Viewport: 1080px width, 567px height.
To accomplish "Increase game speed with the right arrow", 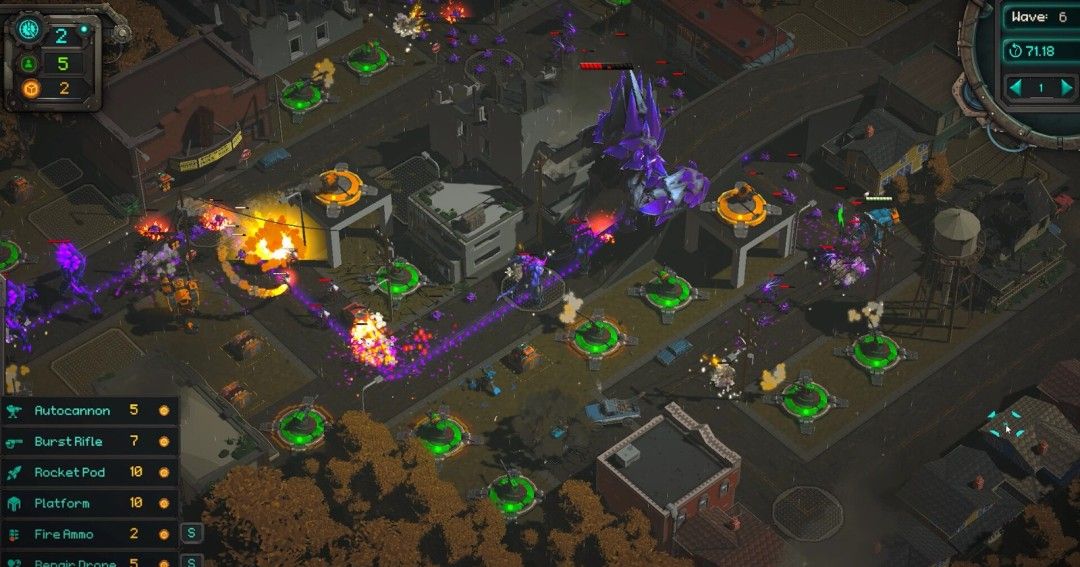I will pyautogui.click(x=1064, y=88).
